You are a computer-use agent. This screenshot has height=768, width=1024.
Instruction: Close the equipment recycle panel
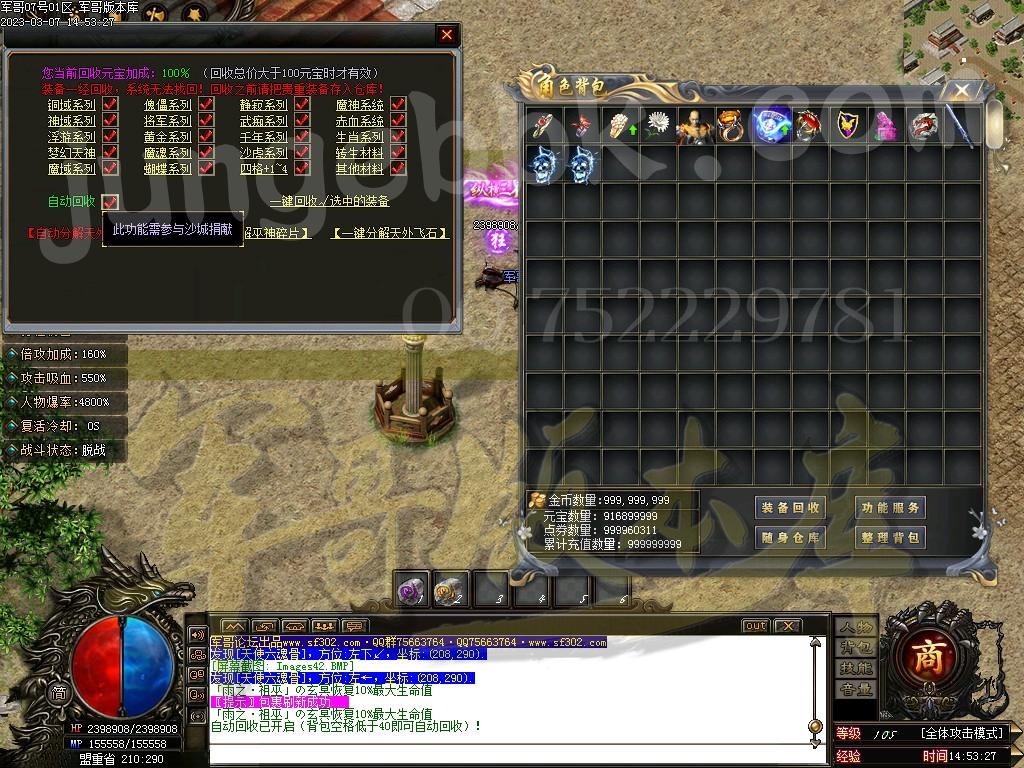[x=446, y=35]
